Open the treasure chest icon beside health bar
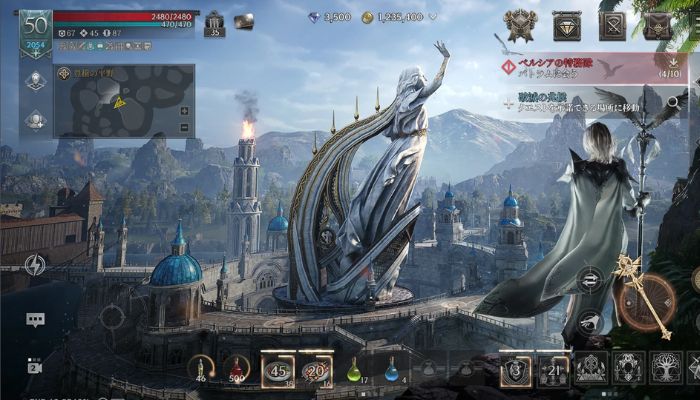 point(244,21)
